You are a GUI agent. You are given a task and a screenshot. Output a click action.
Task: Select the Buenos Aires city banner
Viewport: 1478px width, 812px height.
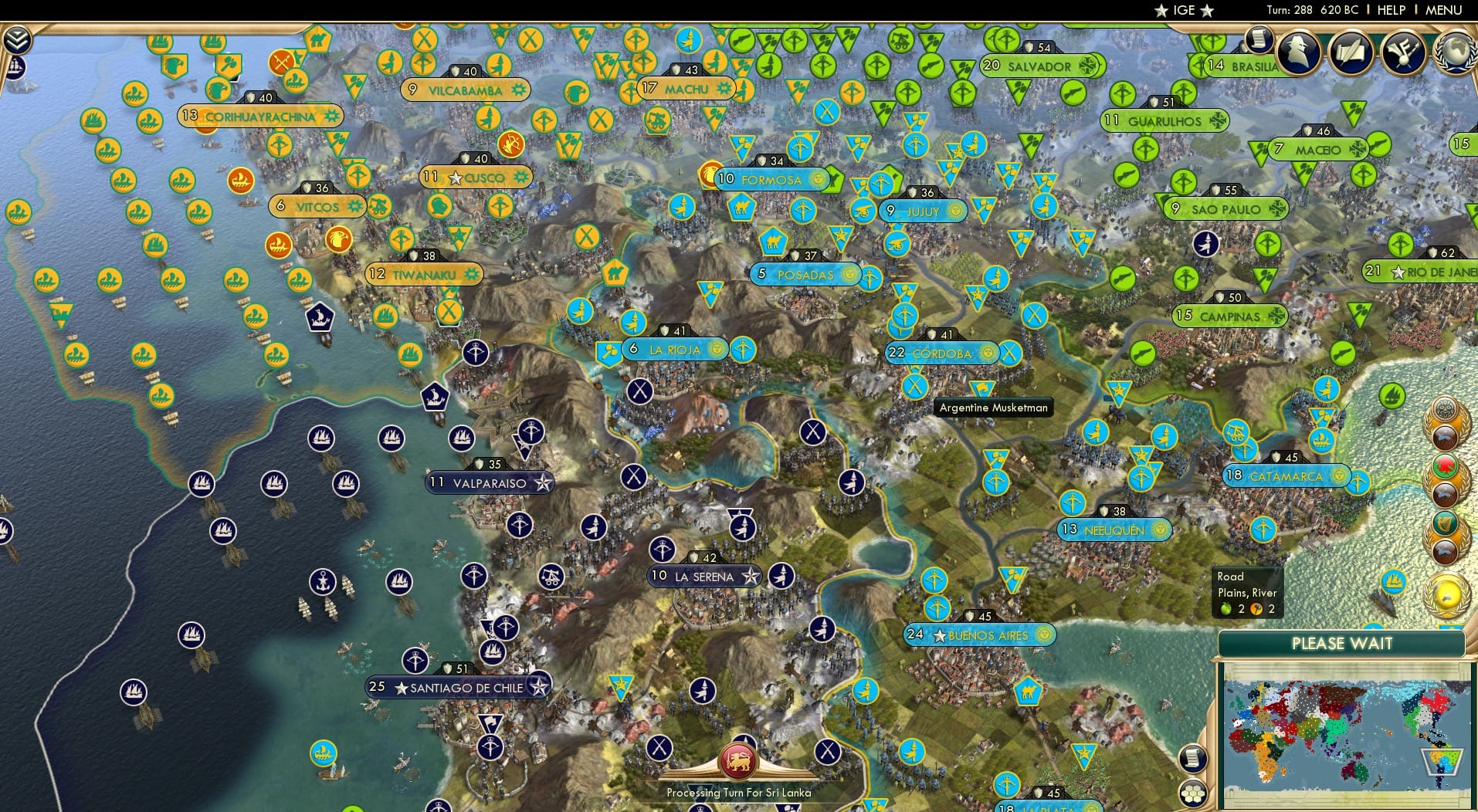coord(981,635)
